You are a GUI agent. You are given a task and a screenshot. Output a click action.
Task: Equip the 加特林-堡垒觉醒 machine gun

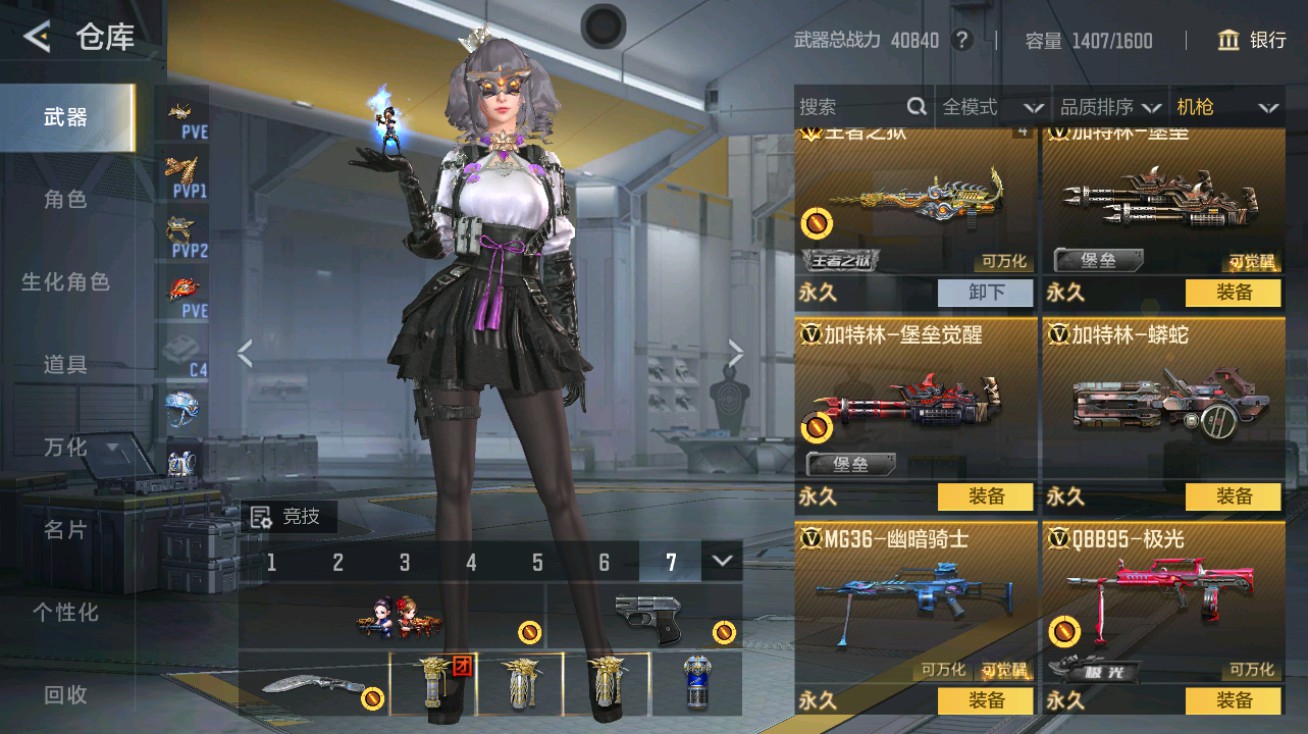tap(985, 496)
